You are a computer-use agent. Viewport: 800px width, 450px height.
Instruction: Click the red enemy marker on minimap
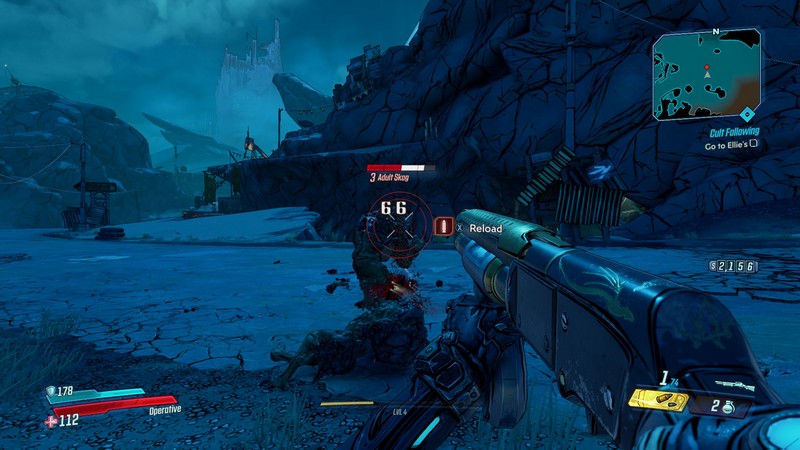tap(707, 66)
